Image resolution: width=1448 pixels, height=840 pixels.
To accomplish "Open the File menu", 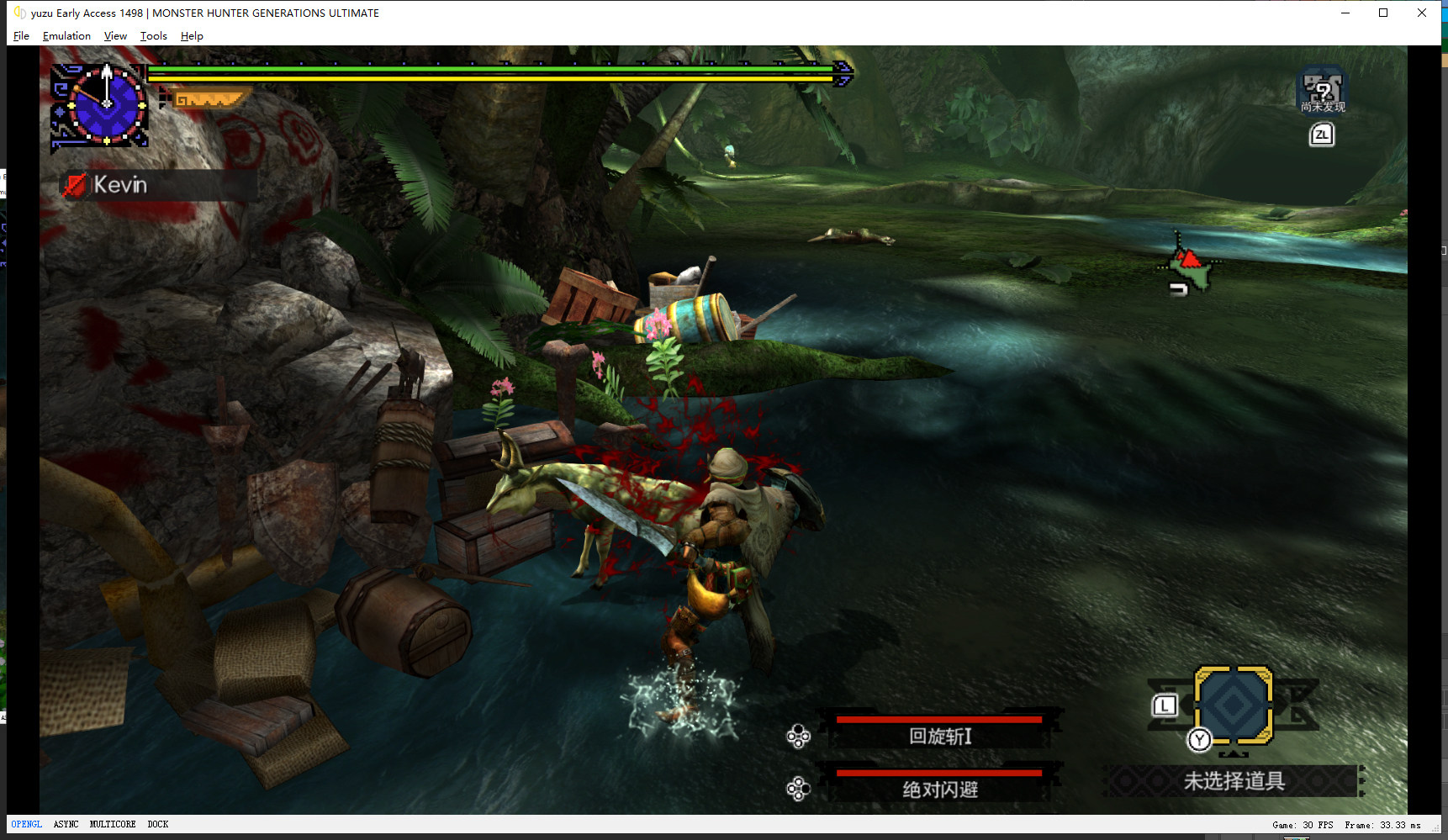I will [x=21, y=36].
